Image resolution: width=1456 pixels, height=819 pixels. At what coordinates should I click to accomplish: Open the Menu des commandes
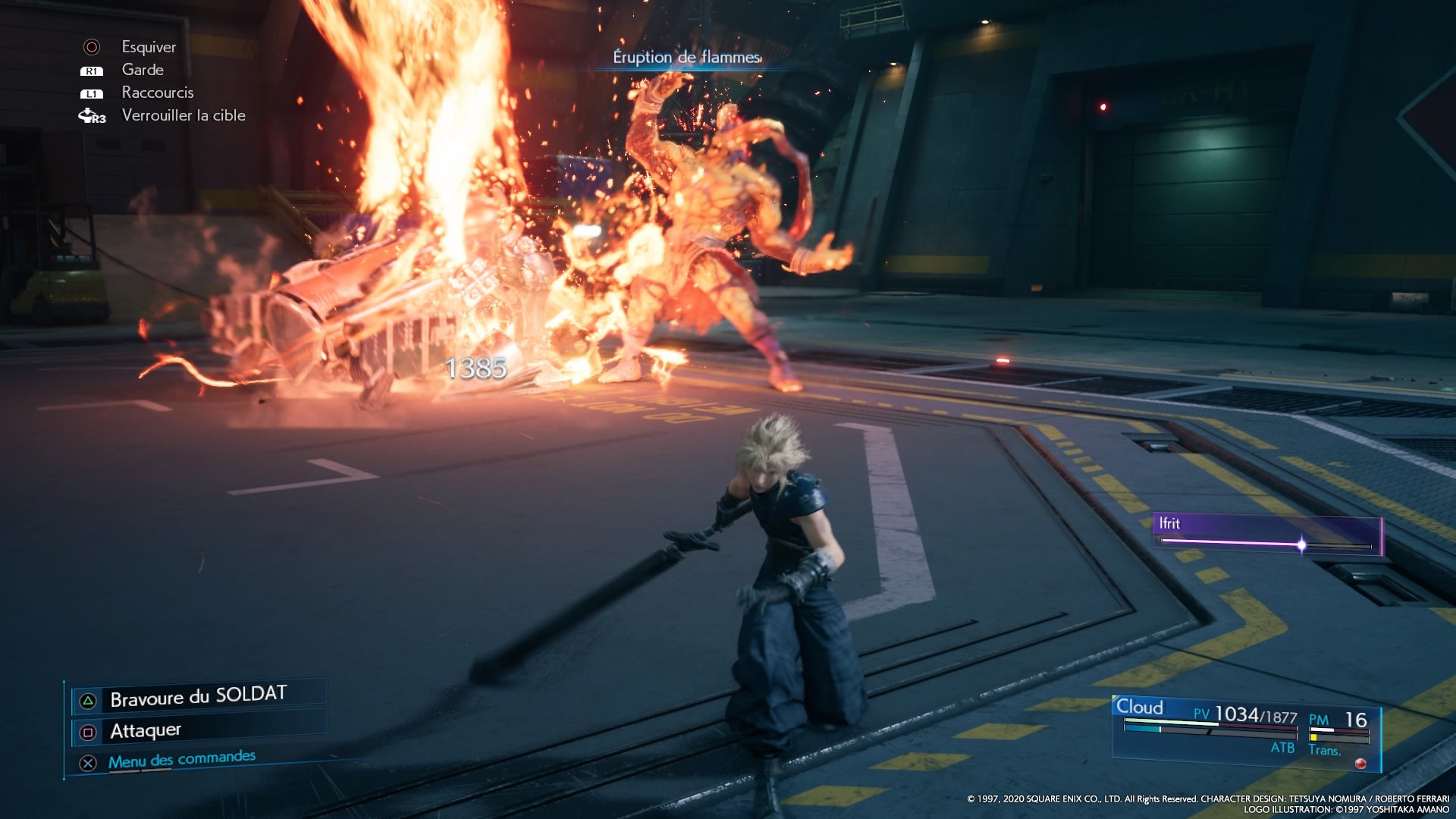point(181,759)
